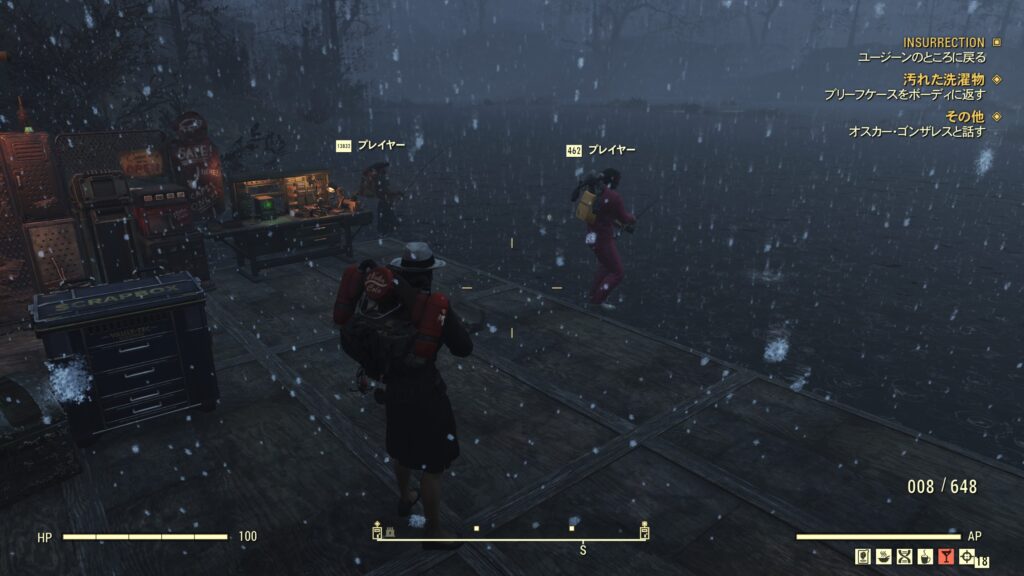The image size is (1024, 576).
Task: Select the その他 quest tracker entry
Action: point(963,116)
